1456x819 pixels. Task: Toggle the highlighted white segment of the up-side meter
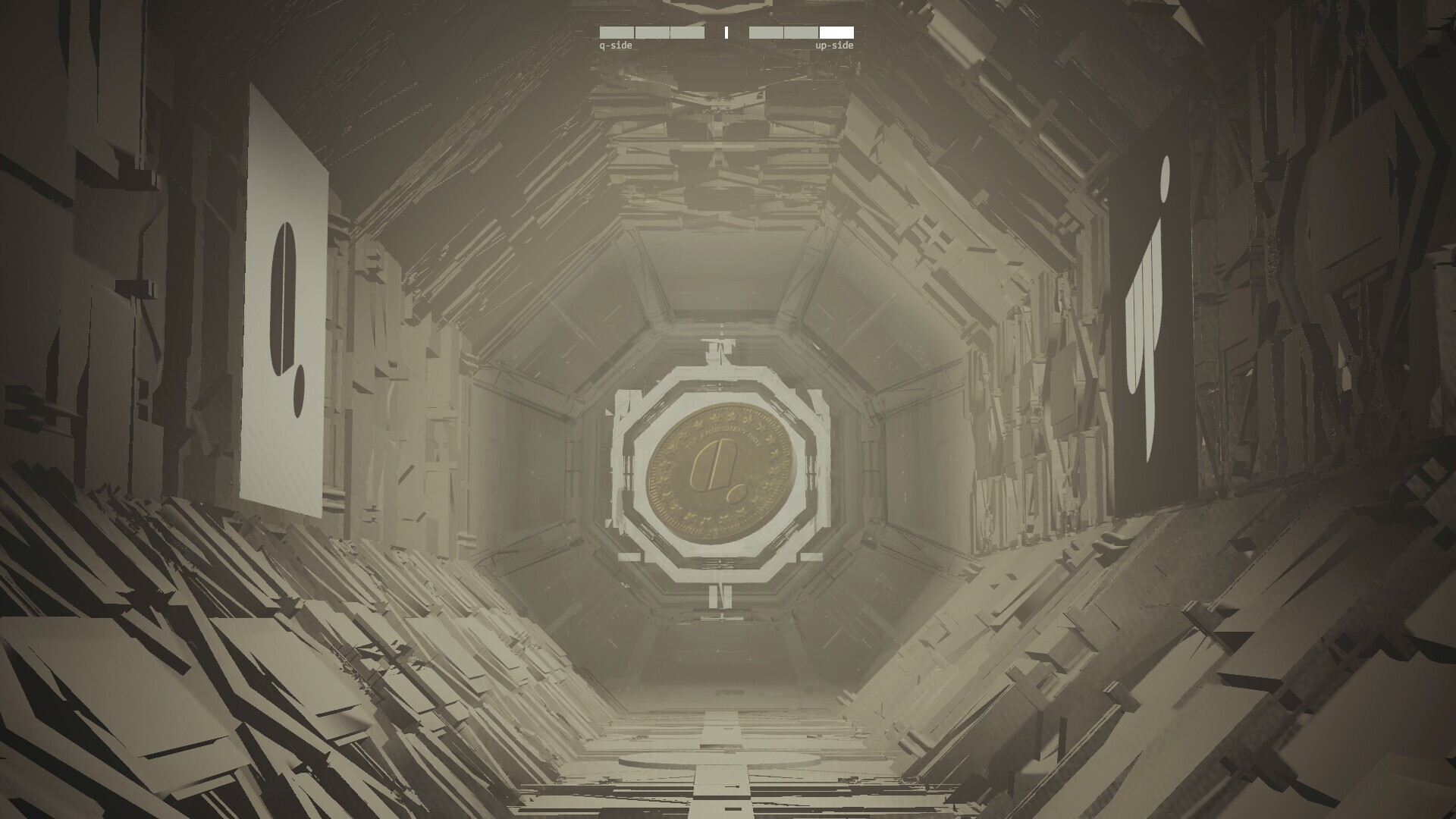click(836, 33)
